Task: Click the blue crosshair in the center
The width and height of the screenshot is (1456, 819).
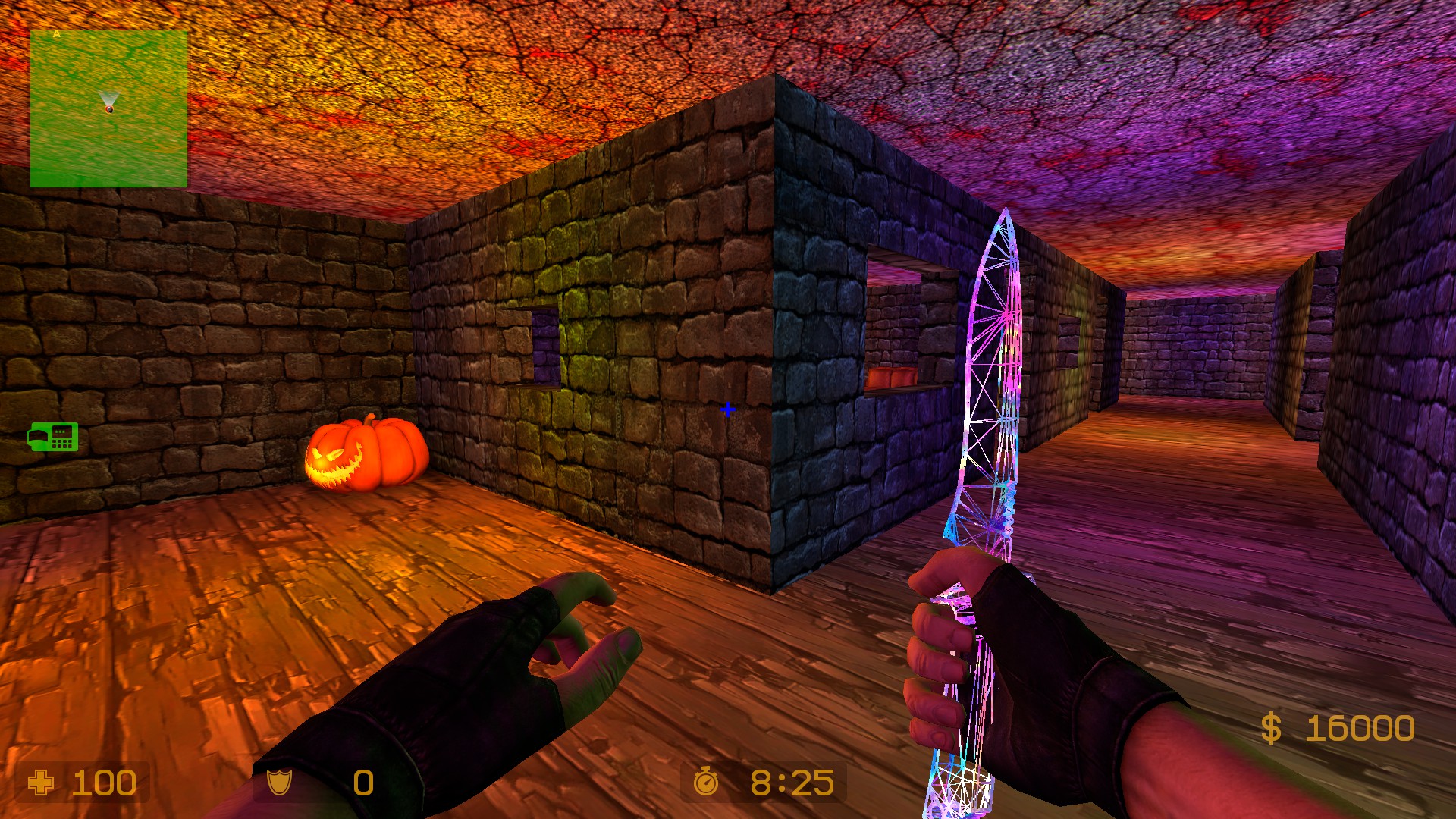Action: pos(729,409)
